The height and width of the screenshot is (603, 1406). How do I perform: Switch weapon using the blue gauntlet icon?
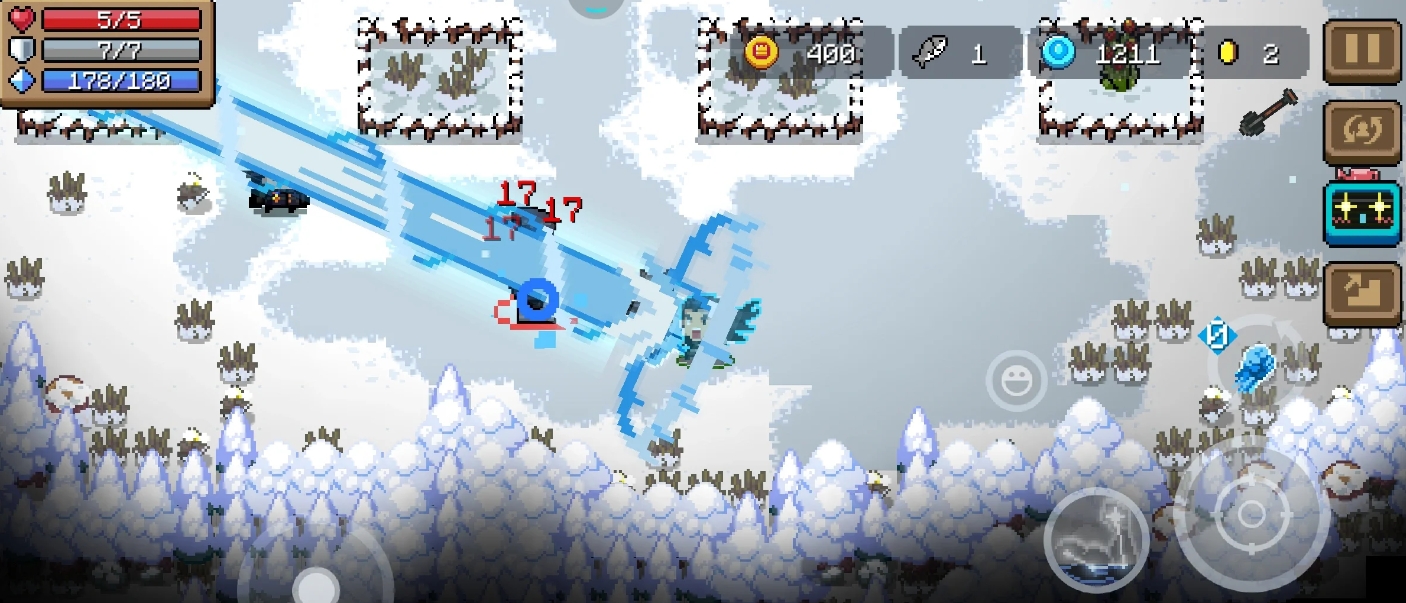point(1254,367)
